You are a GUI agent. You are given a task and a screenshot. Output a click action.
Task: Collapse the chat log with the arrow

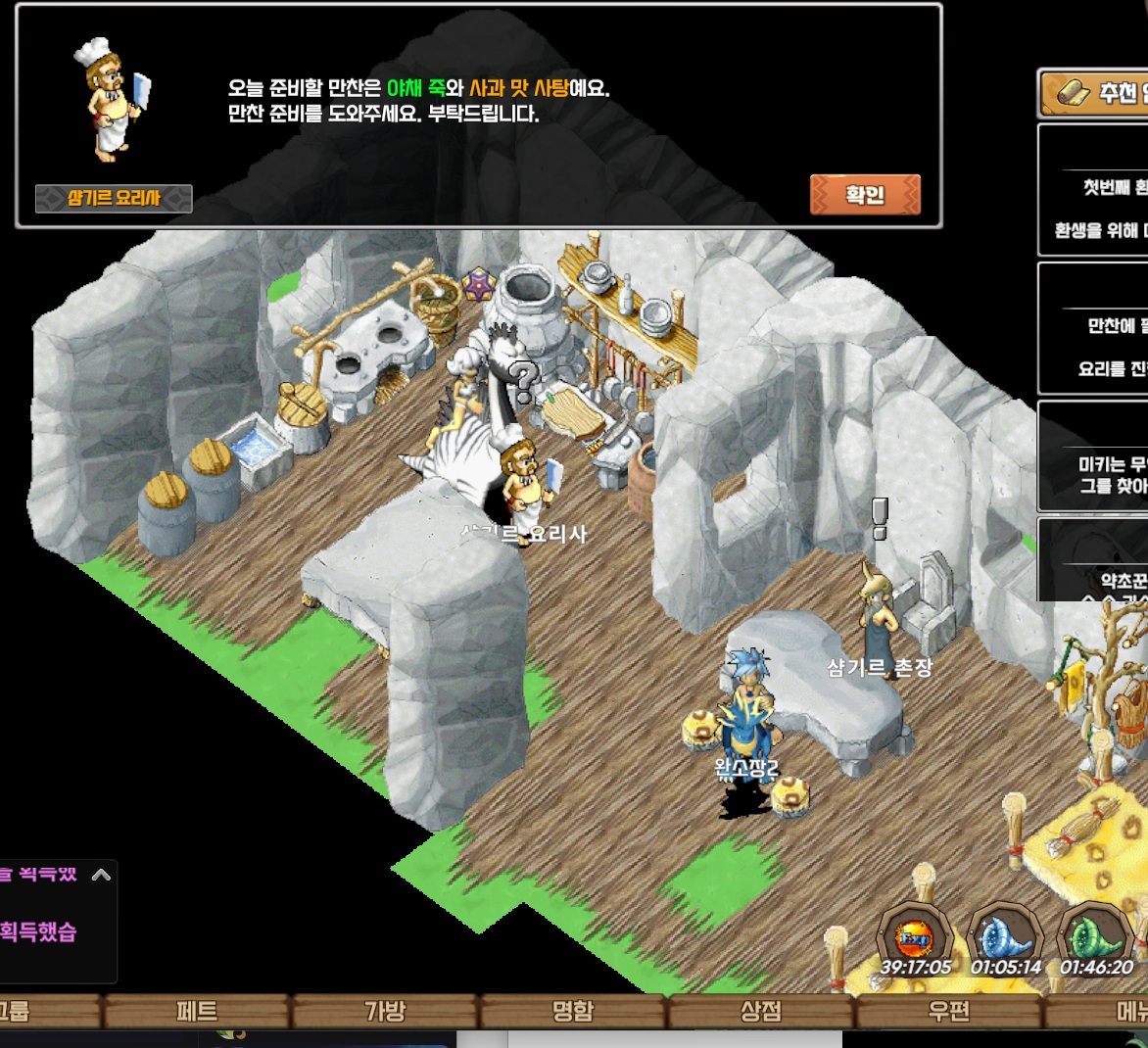tap(101, 875)
